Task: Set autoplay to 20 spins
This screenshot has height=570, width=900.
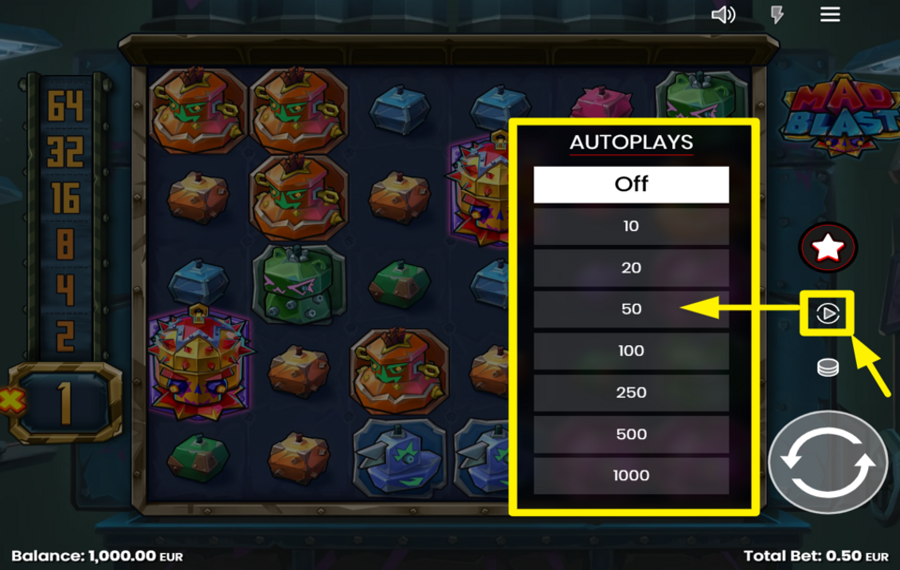Action: tap(631, 268)
